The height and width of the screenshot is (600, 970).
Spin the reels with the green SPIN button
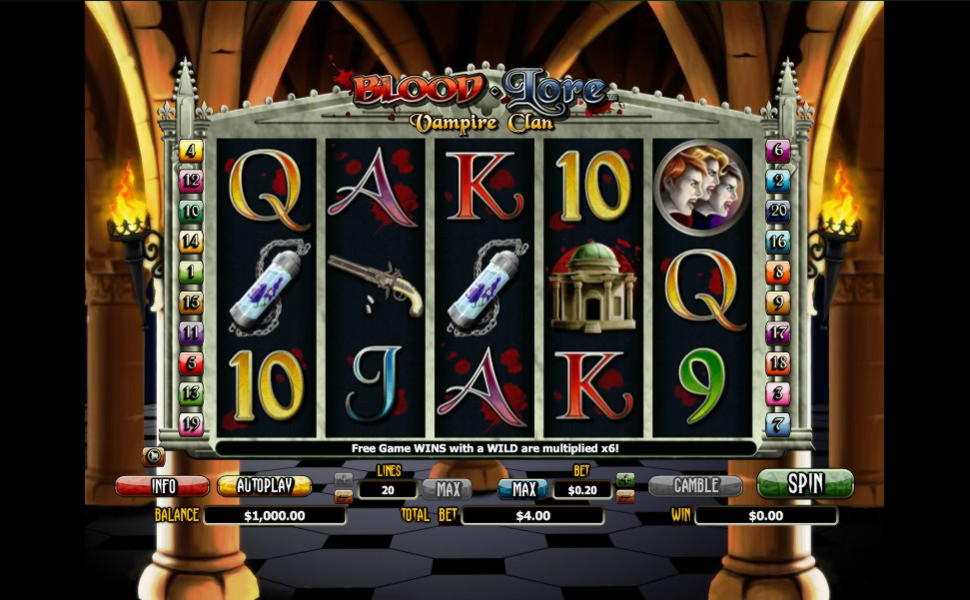pyautogui.click(x=804, y=484)
